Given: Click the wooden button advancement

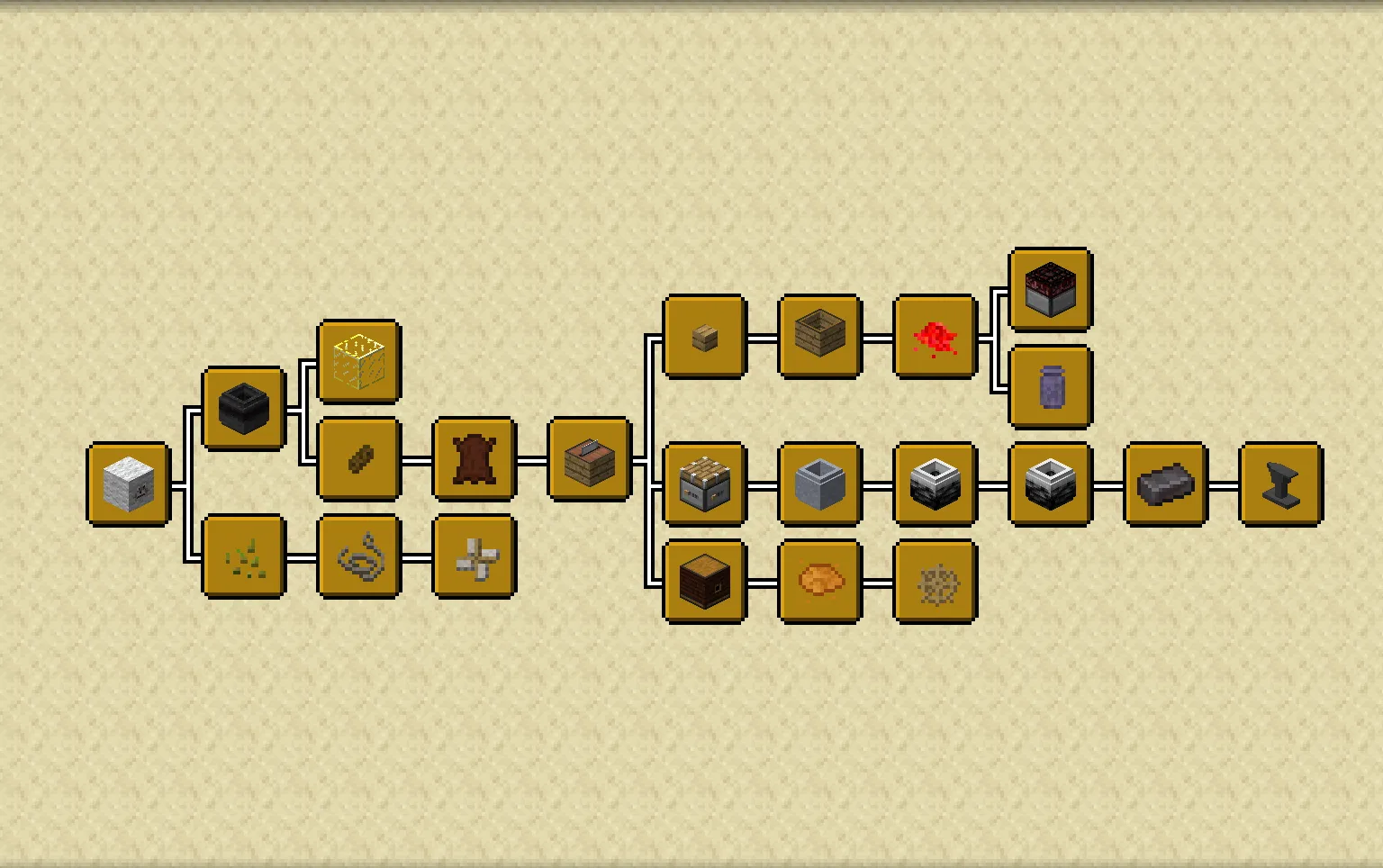Looking at the screenshot, I should click(x=705, y=338).
